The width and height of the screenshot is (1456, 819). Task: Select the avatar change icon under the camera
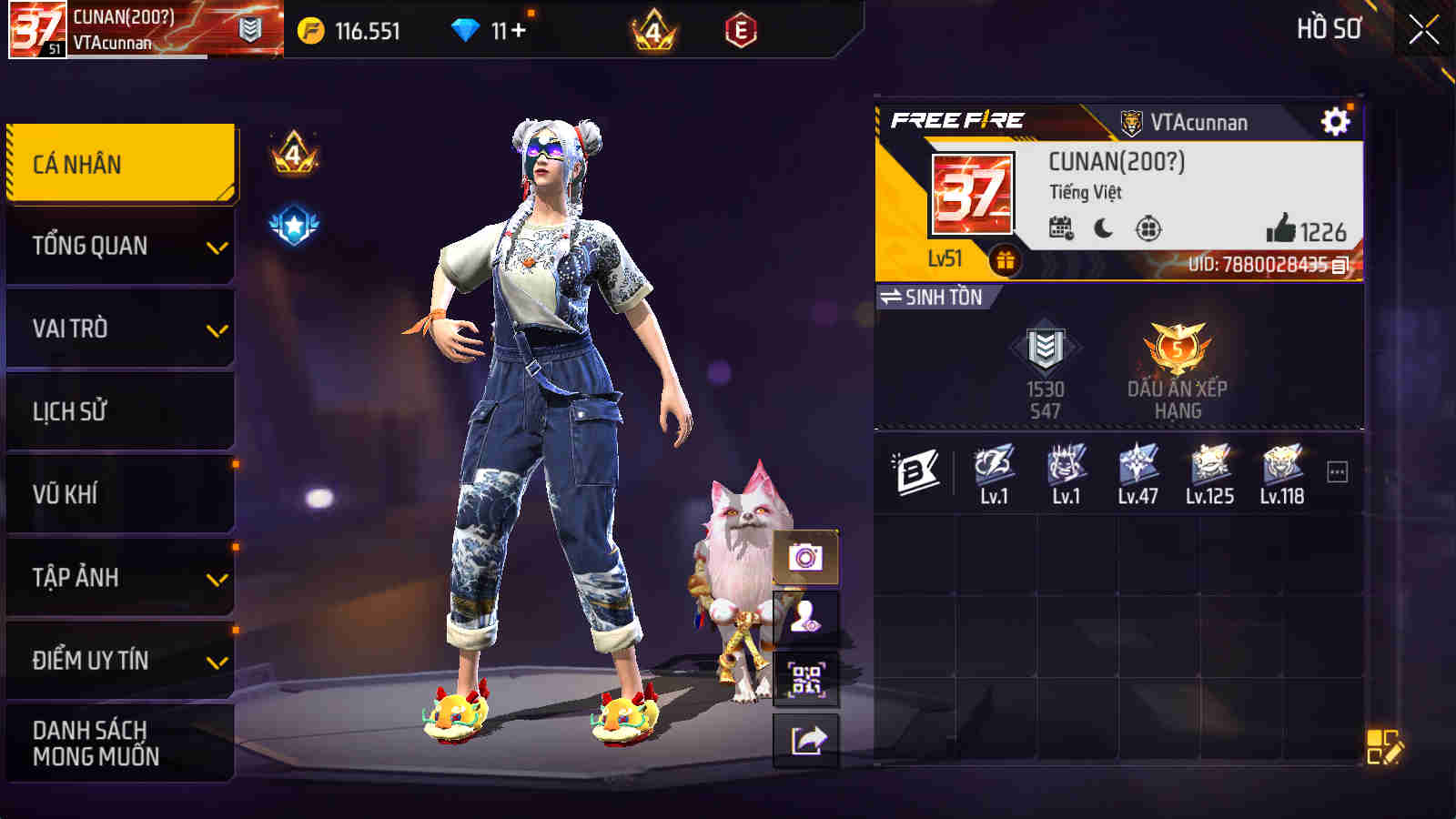[804, 616]
